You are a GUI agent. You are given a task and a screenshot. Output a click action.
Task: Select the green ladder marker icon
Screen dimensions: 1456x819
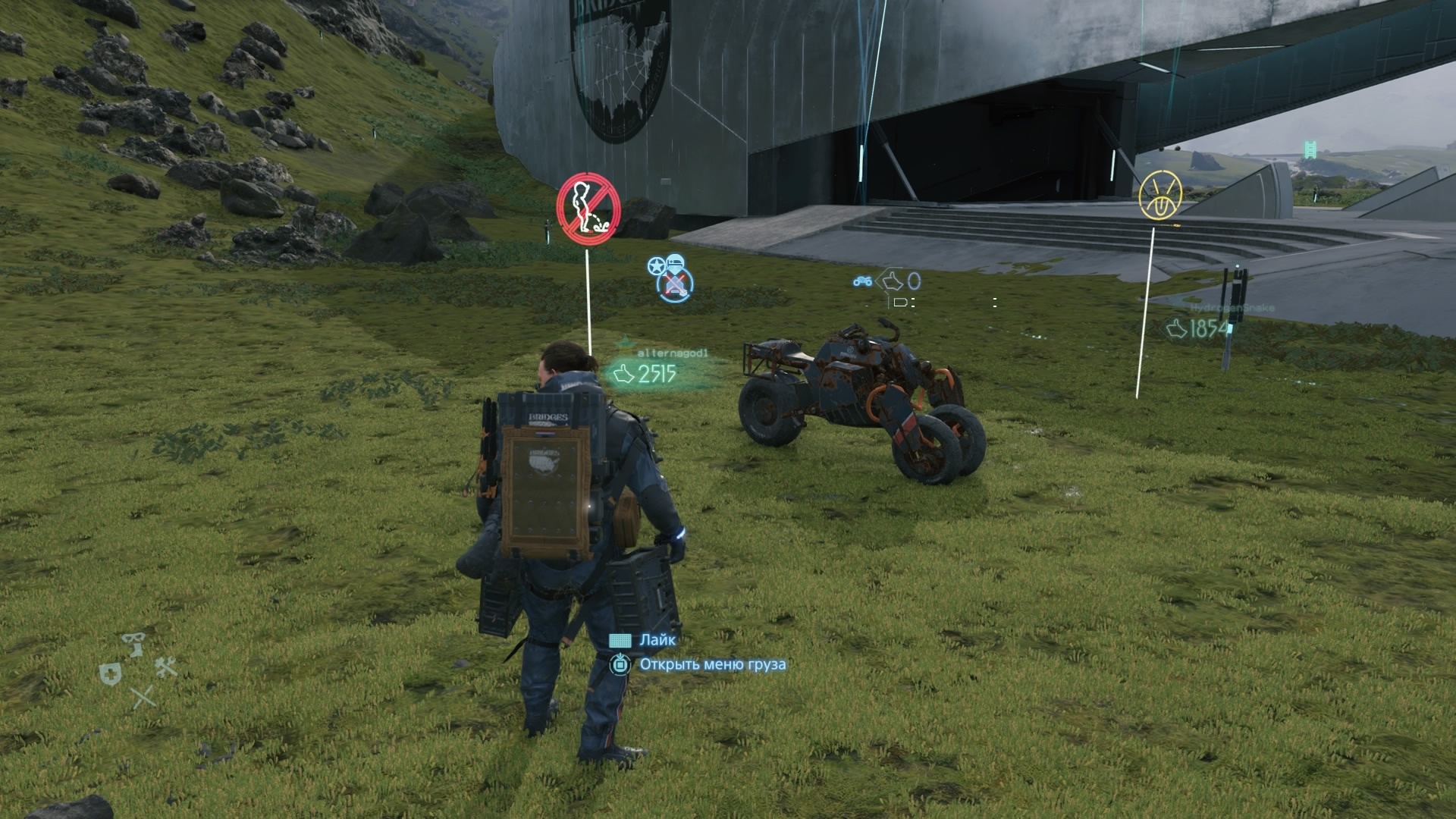(1310, 149)
